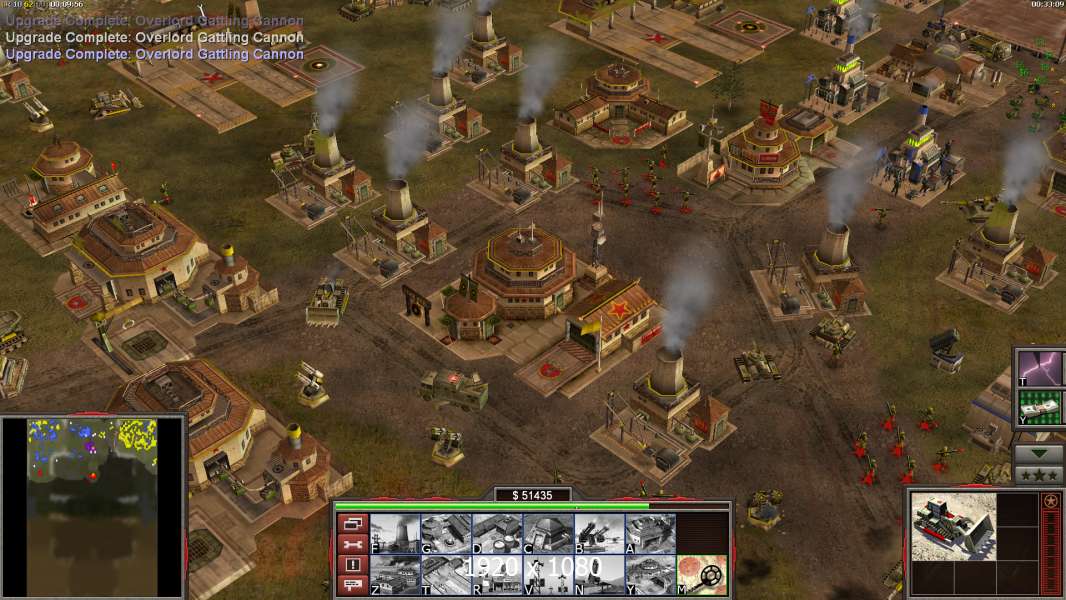This screenshot has width=1066, height=600.
Task: Activate the lightning bolt special power
Action: [1042, 367]
